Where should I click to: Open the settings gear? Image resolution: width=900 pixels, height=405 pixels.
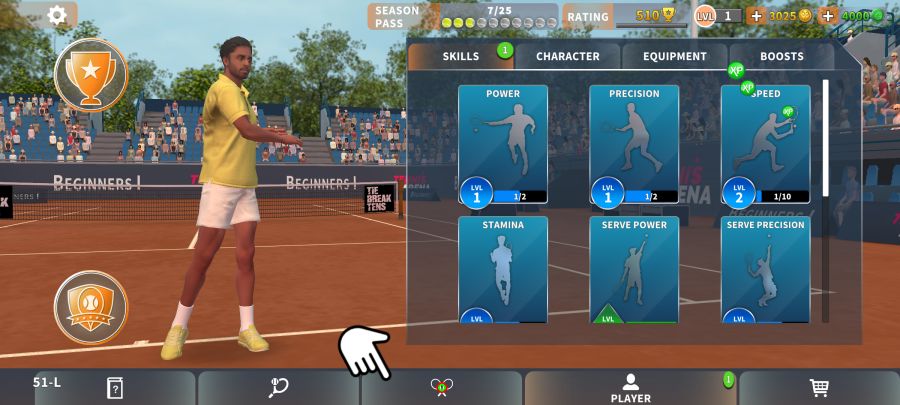(57, 15)
